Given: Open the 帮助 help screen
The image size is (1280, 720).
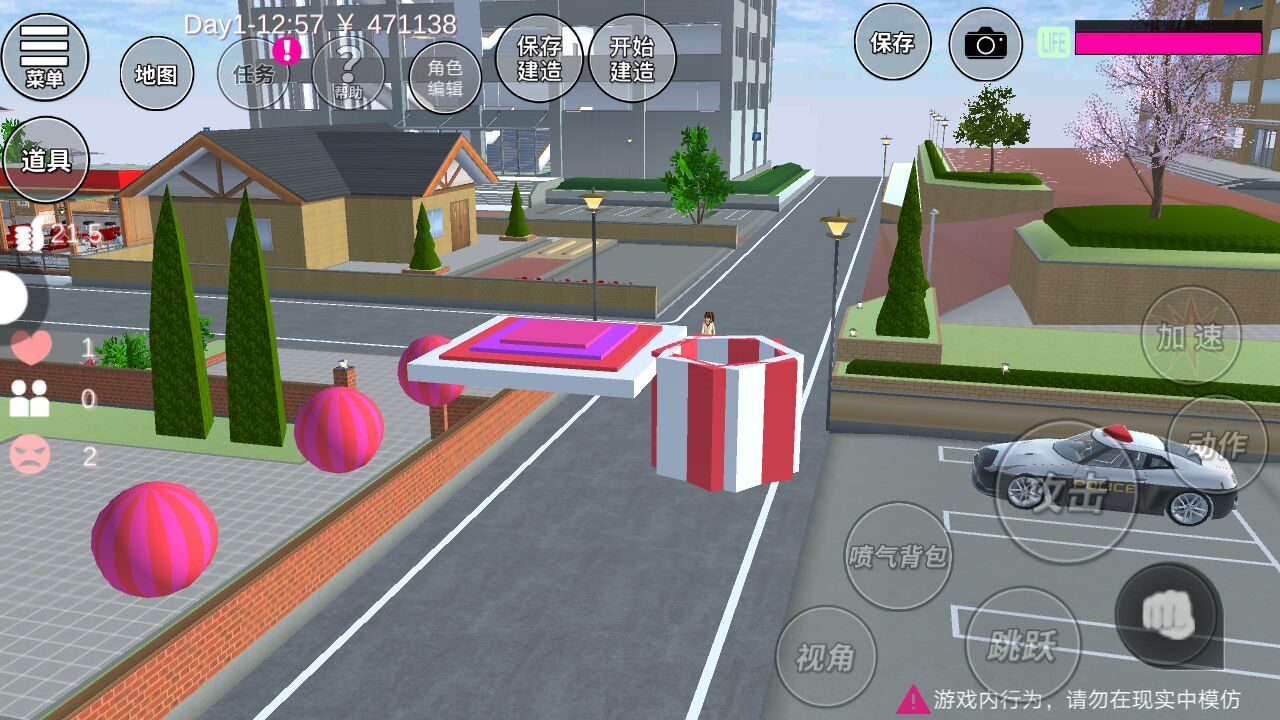Looking at the screenshot, I should (348, 73).
